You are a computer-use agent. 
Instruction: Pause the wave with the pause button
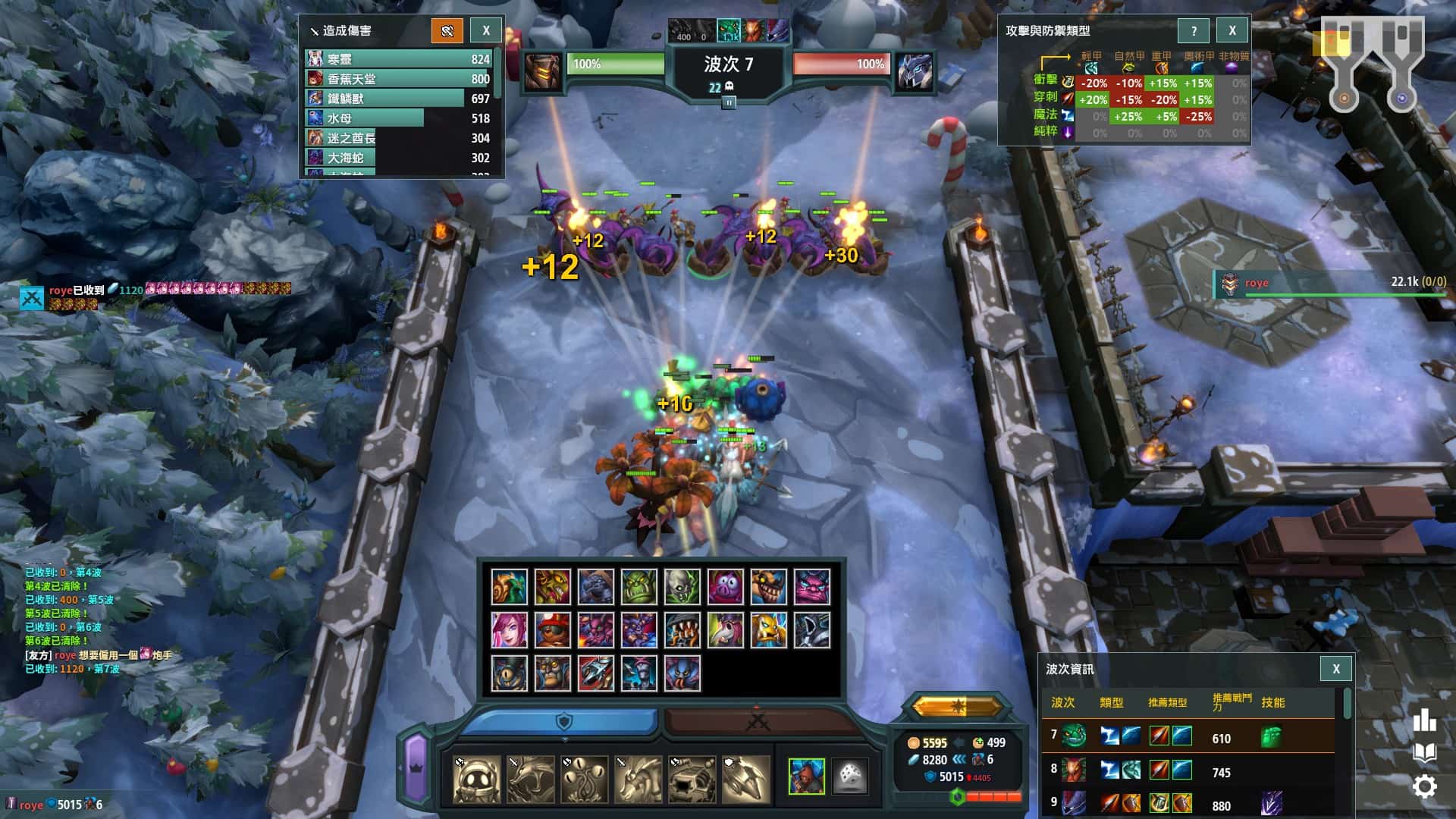point(729,102)
